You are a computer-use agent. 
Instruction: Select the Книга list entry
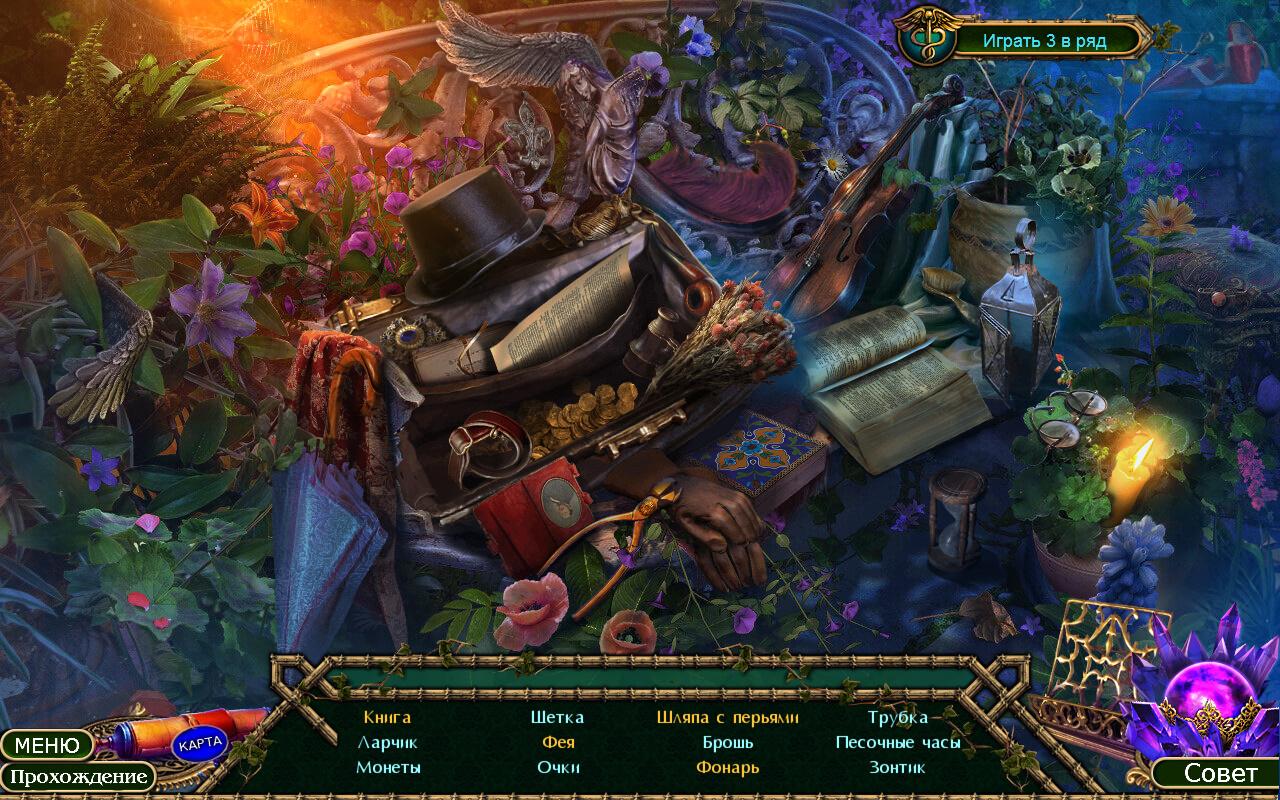(387, 717)
